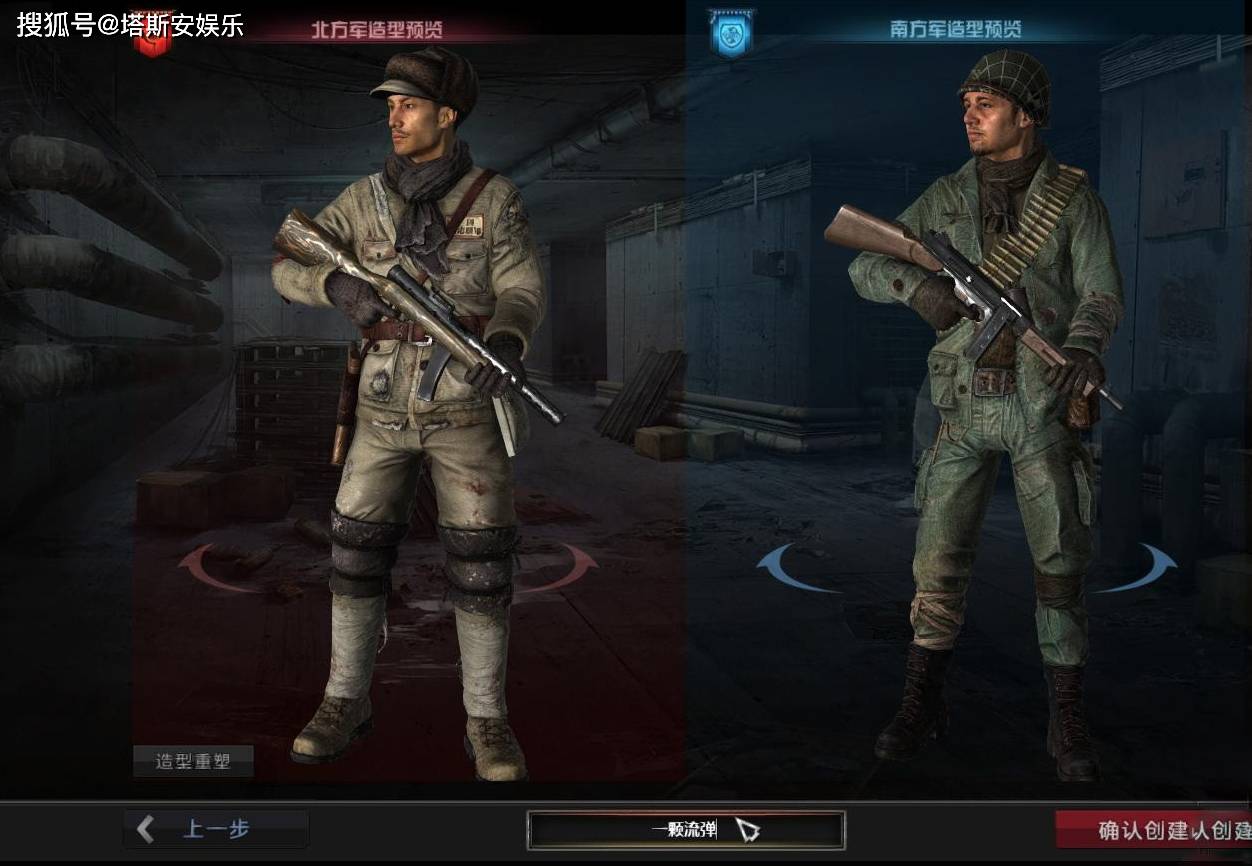Select the character name input field
Image resolution: width=1252 pixels, height=866 pixels.
[x=685, y=830]
